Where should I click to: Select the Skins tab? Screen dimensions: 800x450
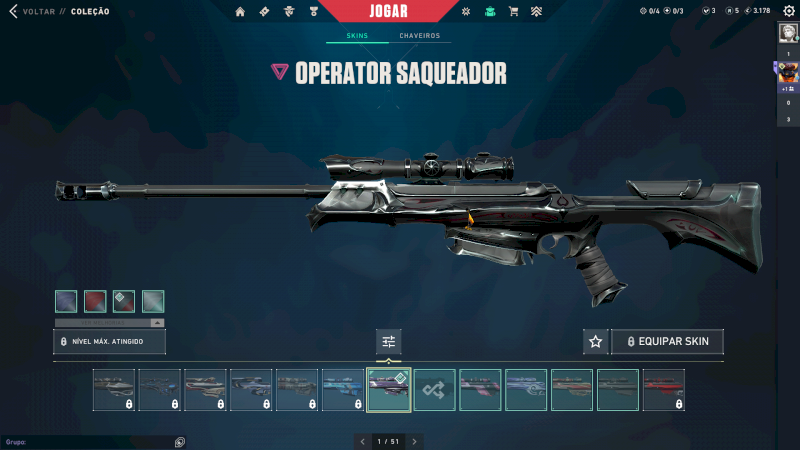point(357,36)
